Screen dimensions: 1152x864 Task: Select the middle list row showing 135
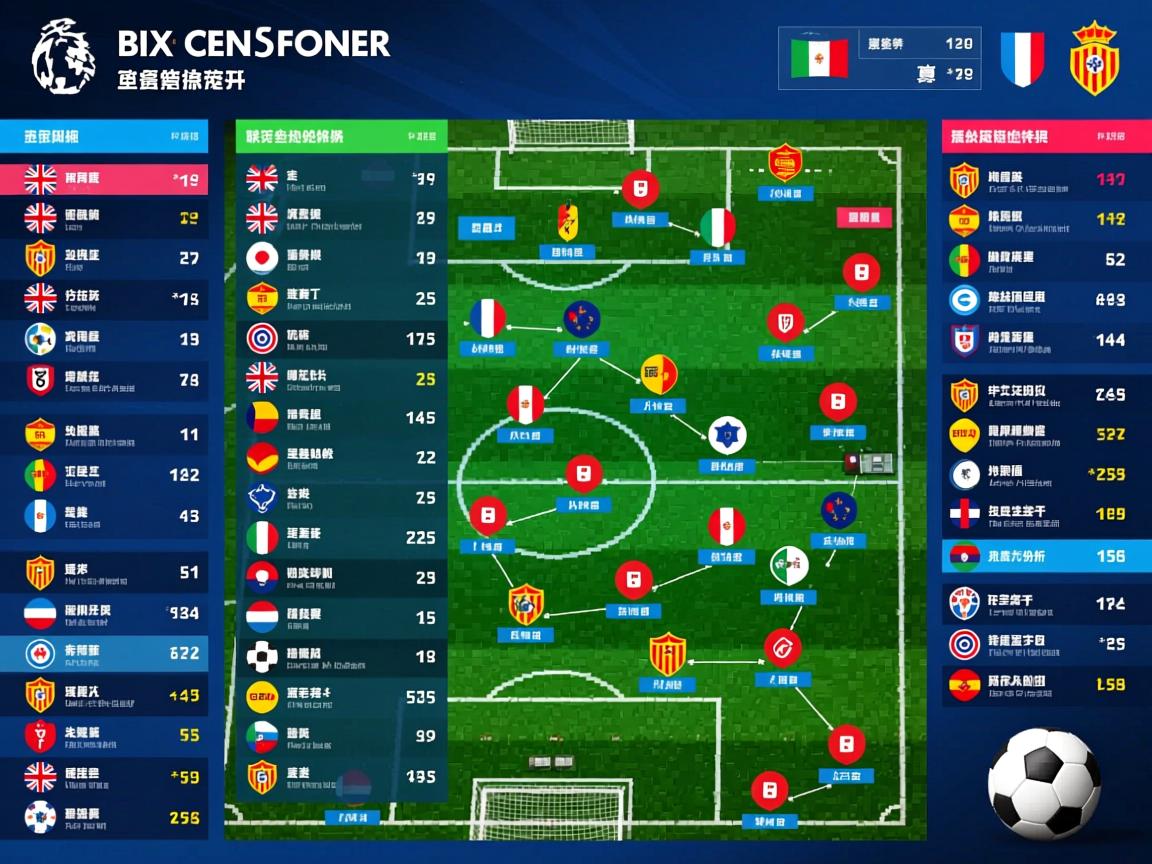click(x=341, y=776)
